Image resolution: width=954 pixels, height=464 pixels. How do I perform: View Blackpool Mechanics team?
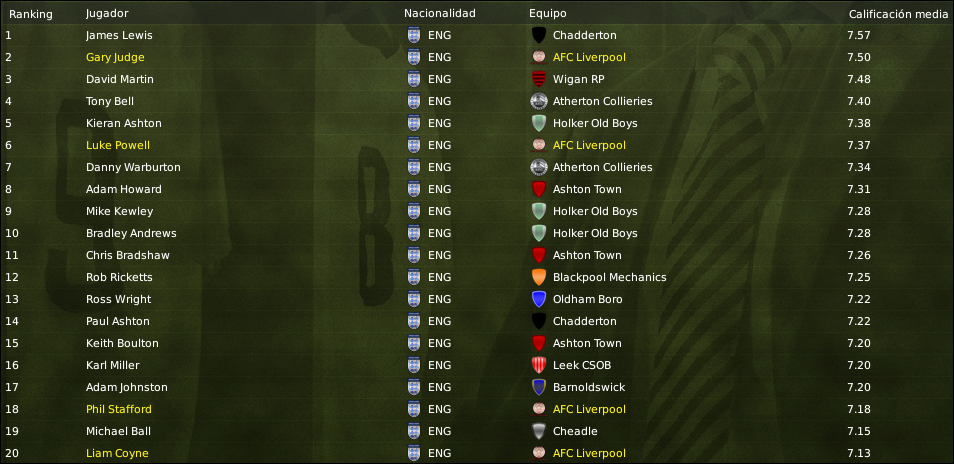609,277
